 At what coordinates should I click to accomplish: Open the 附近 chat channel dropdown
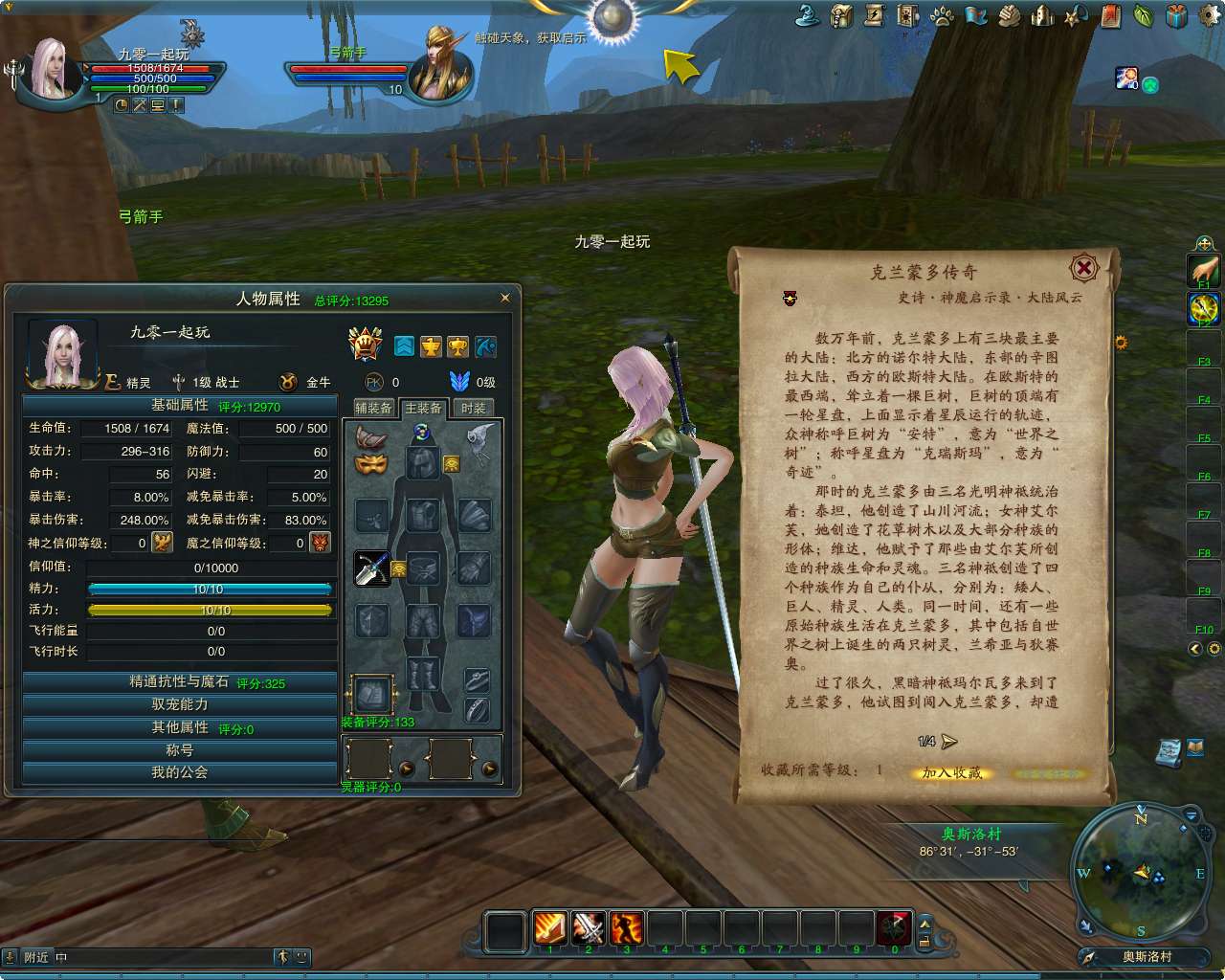[38, 955]
